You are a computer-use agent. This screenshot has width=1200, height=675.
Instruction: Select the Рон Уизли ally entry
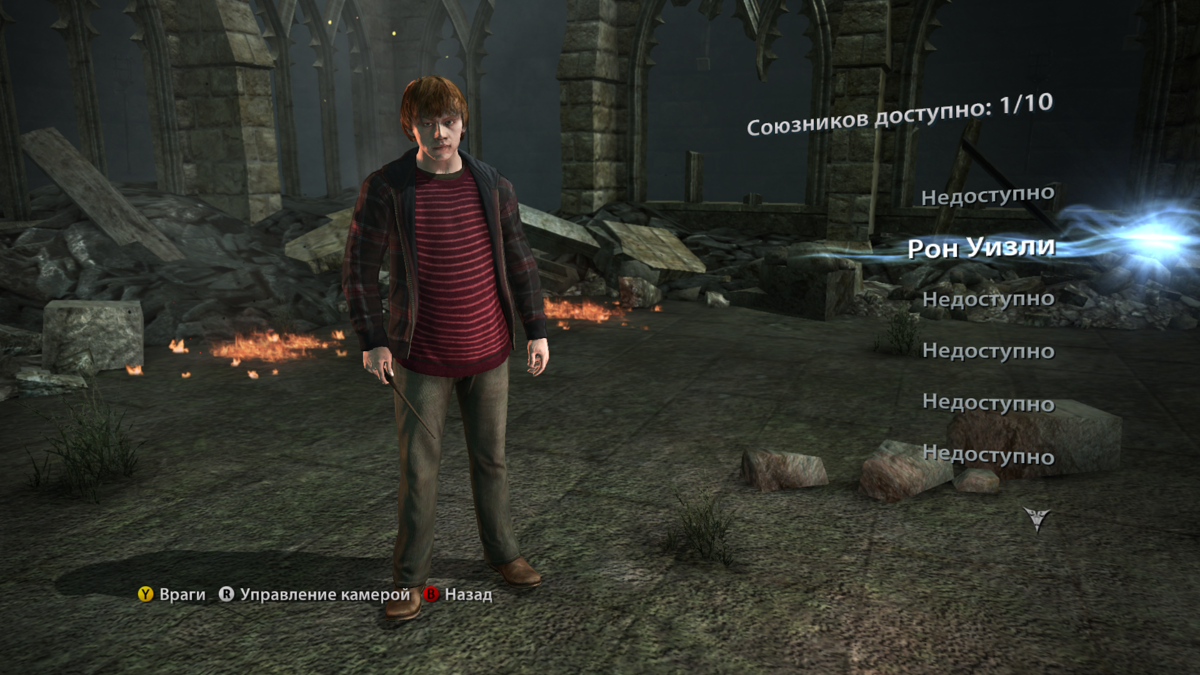(x=981, y=247)
